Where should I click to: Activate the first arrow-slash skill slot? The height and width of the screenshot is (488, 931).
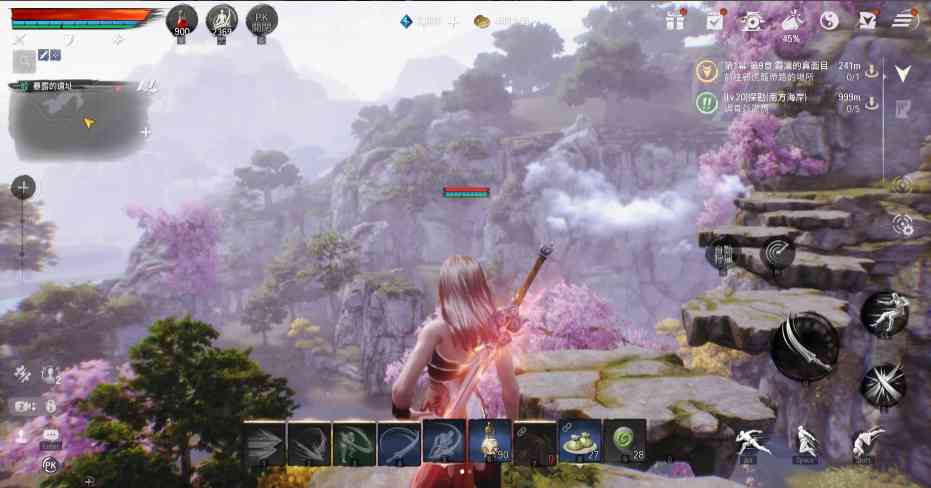click(265, 440)
